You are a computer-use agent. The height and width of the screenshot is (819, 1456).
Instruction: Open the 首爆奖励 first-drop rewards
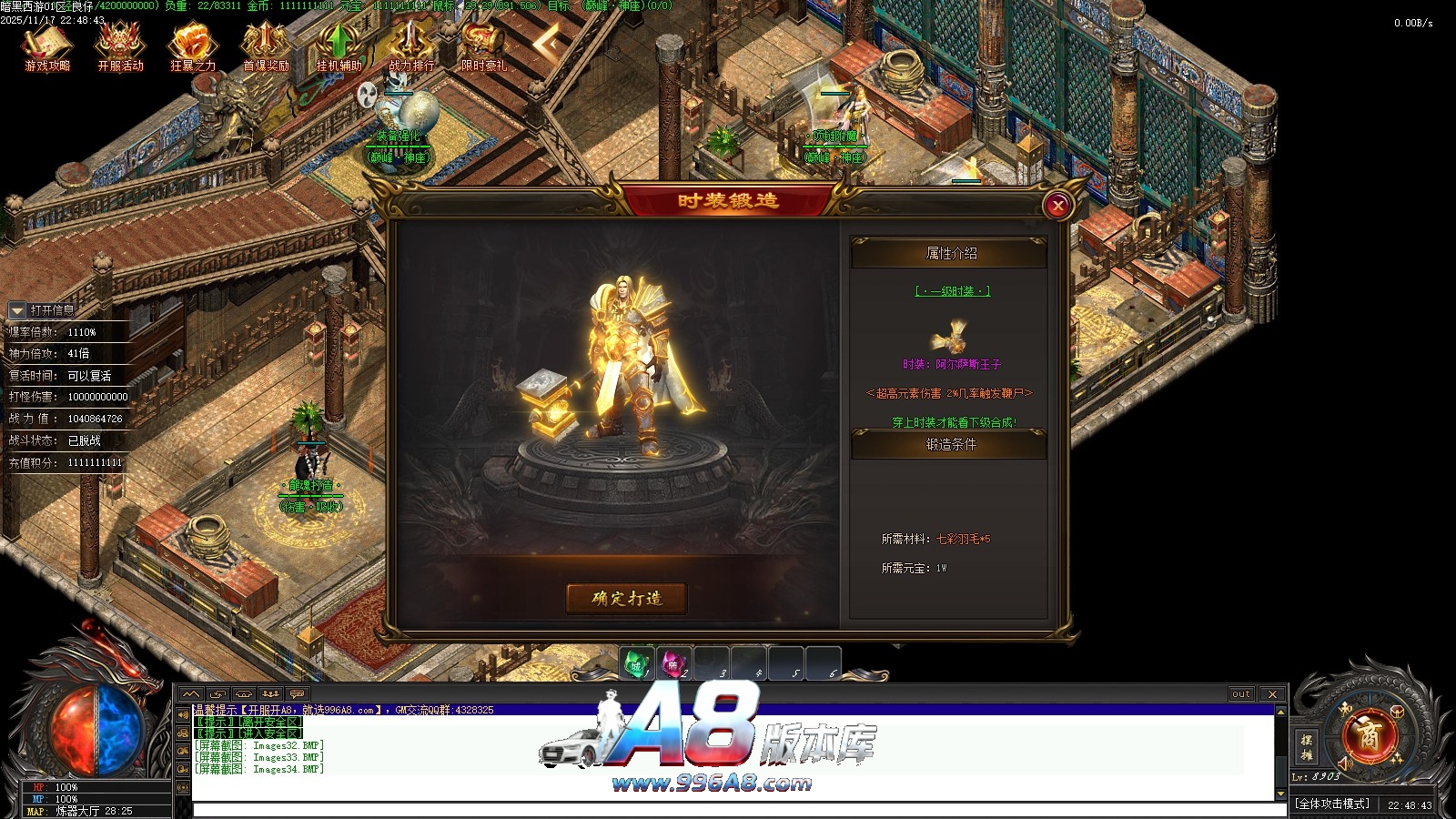coord(266,47)
